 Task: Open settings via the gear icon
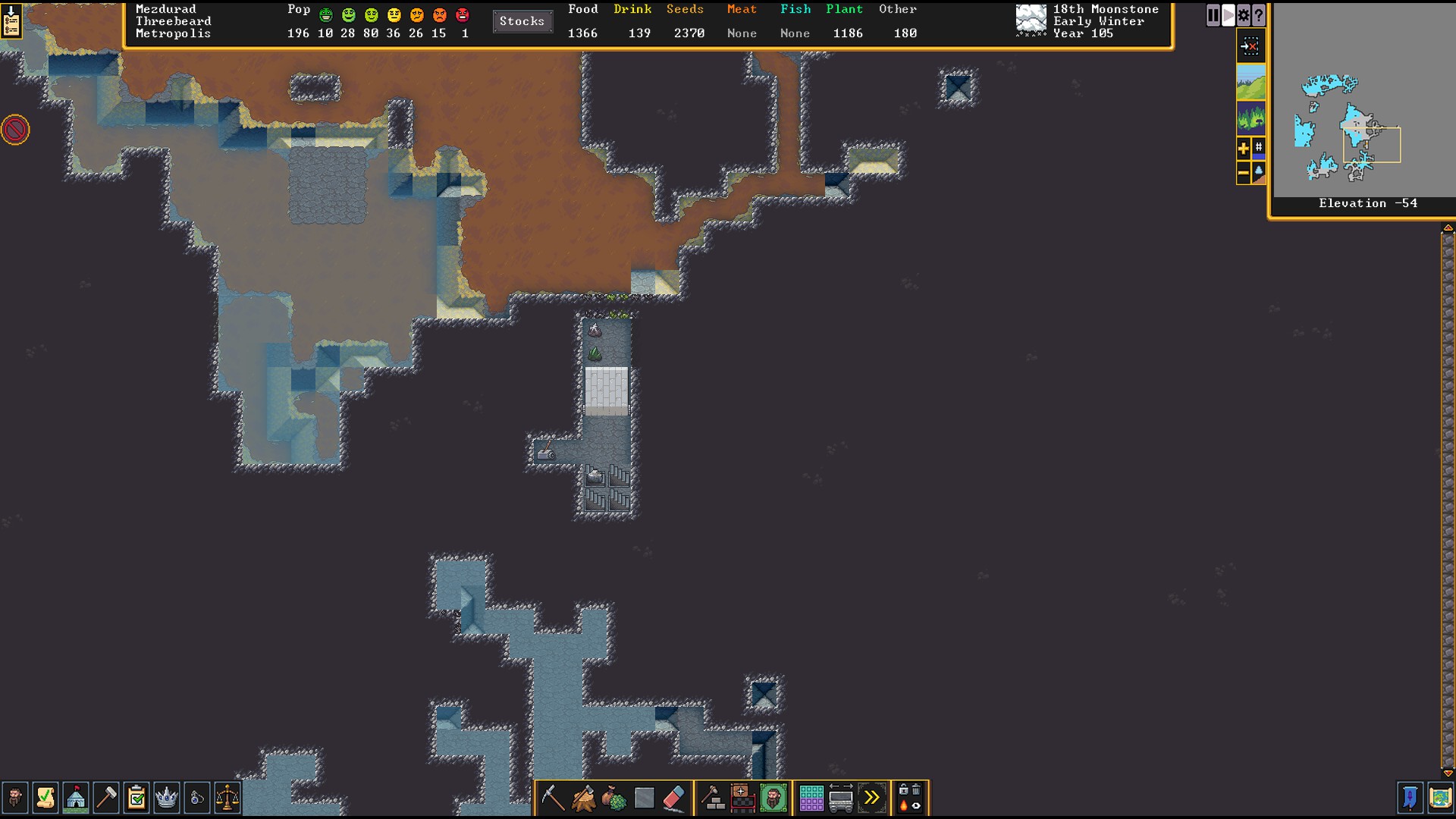pyautogui.click(x=1243, y=15)
